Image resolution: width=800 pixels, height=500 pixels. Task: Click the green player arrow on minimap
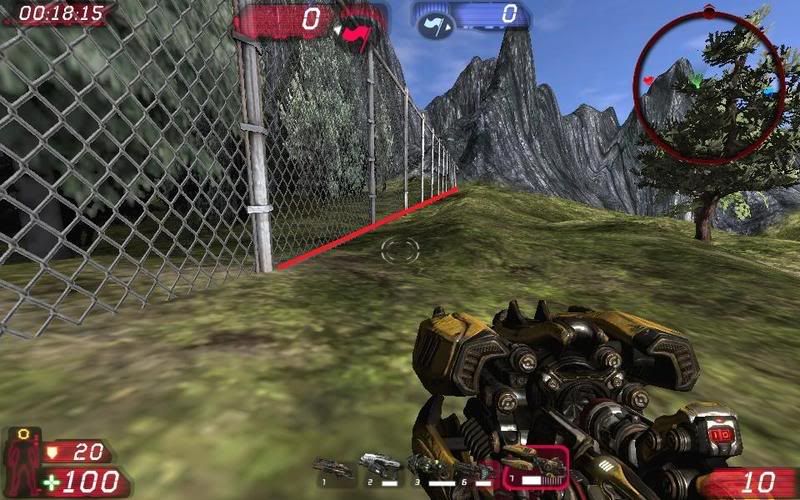coord(697,82)
